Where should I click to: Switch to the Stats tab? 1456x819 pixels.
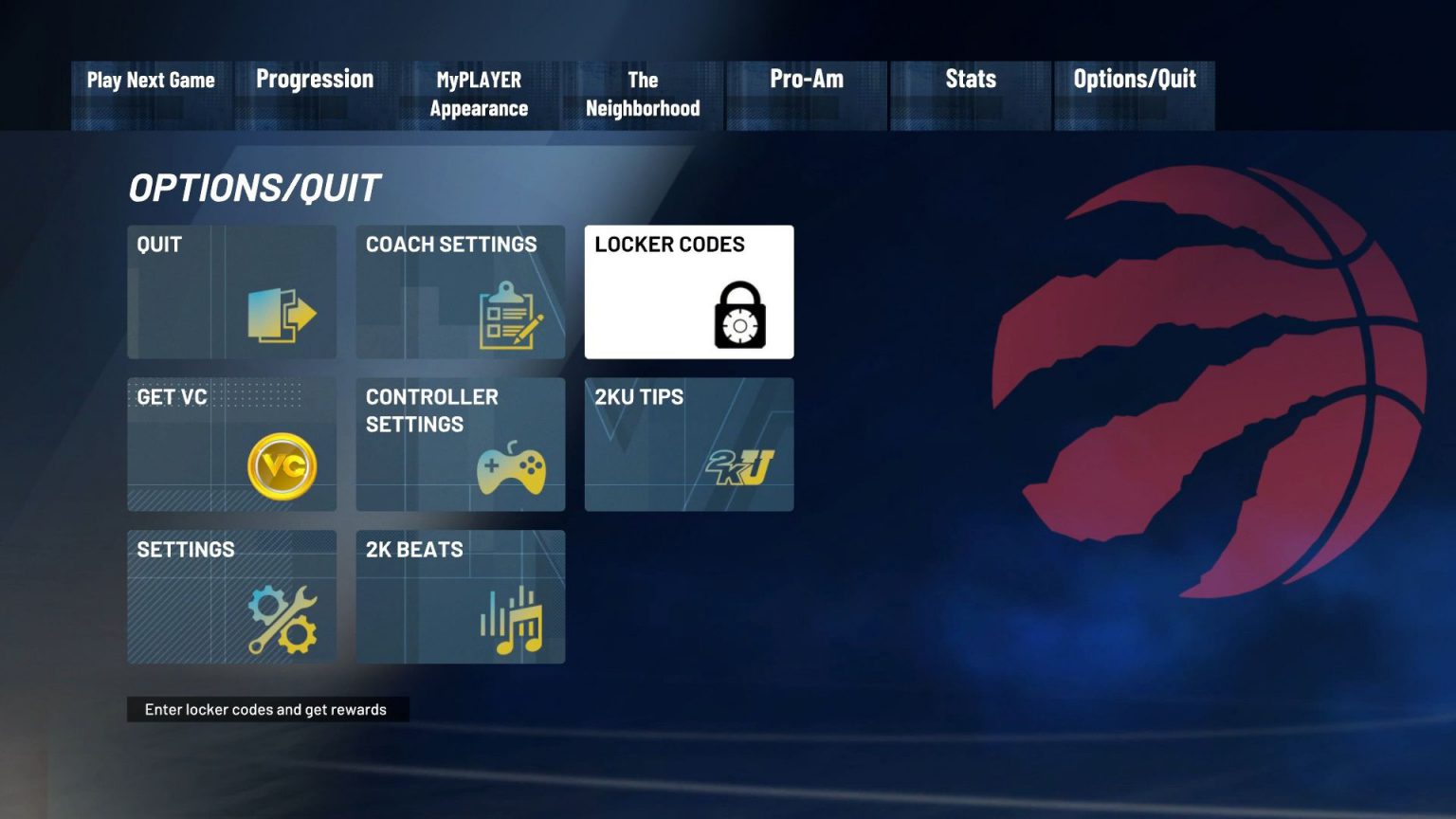pos(970,80)
